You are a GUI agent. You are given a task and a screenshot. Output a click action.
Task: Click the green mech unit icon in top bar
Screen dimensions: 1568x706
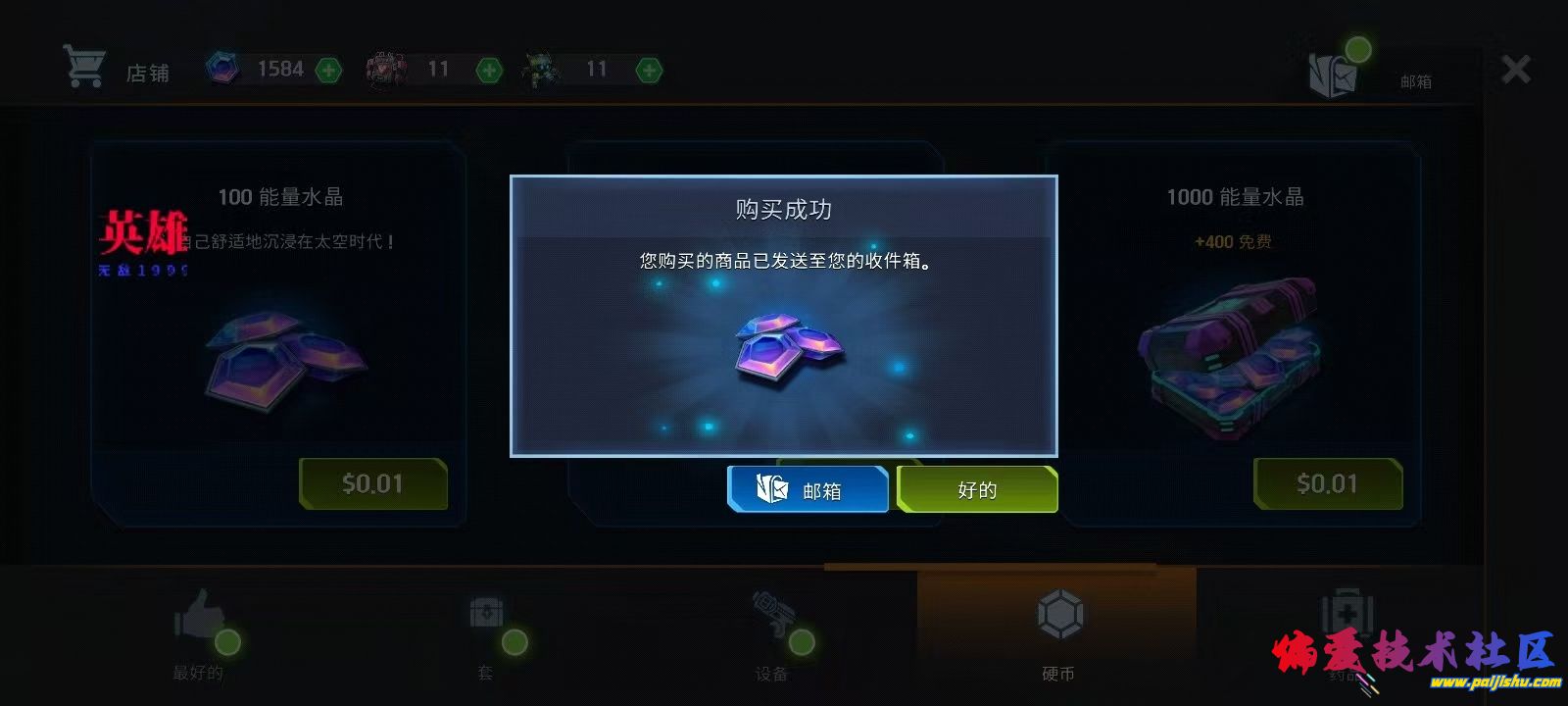coord(537,68)
